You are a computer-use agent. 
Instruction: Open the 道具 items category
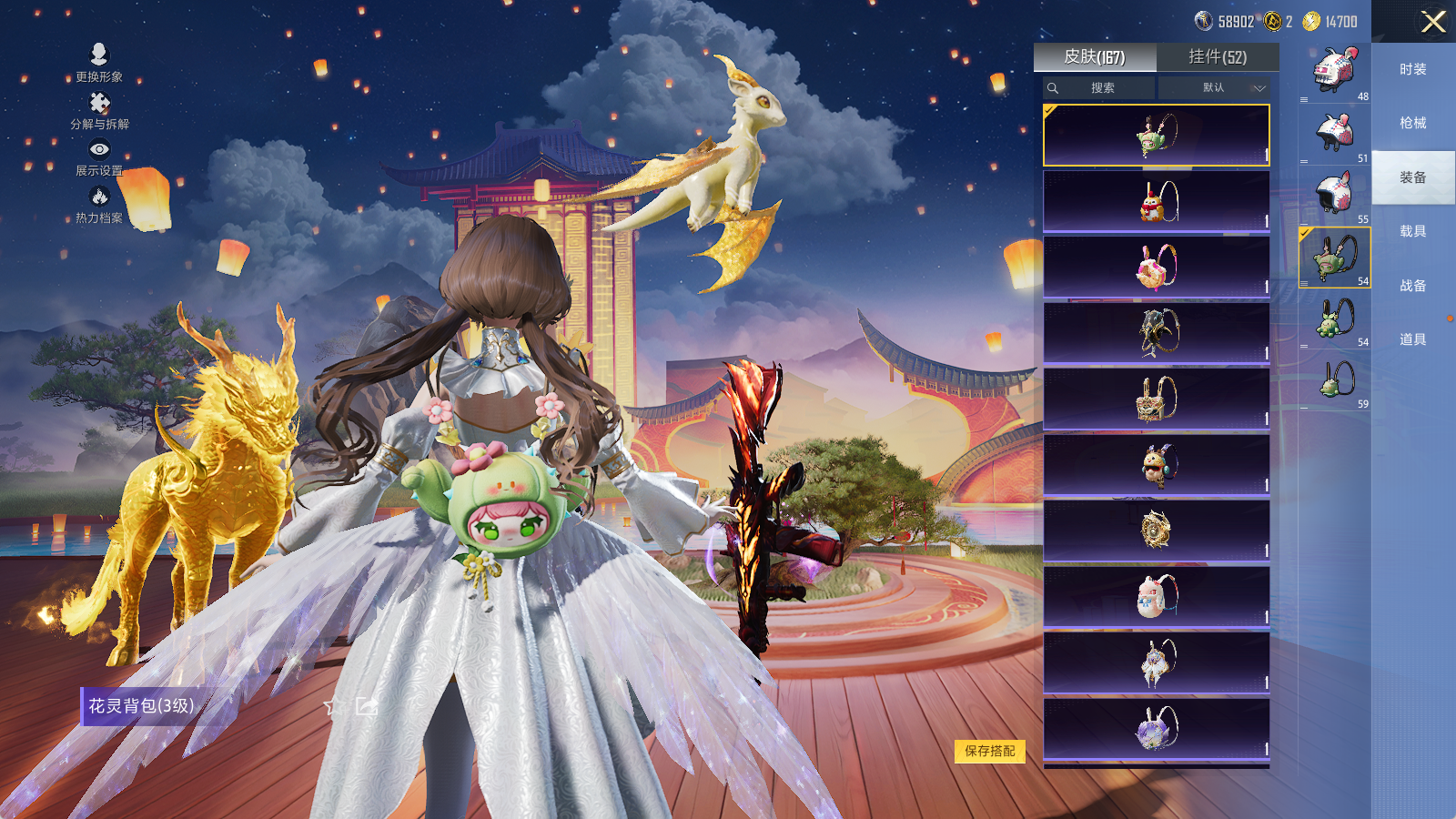click(x=1412, y=339)
